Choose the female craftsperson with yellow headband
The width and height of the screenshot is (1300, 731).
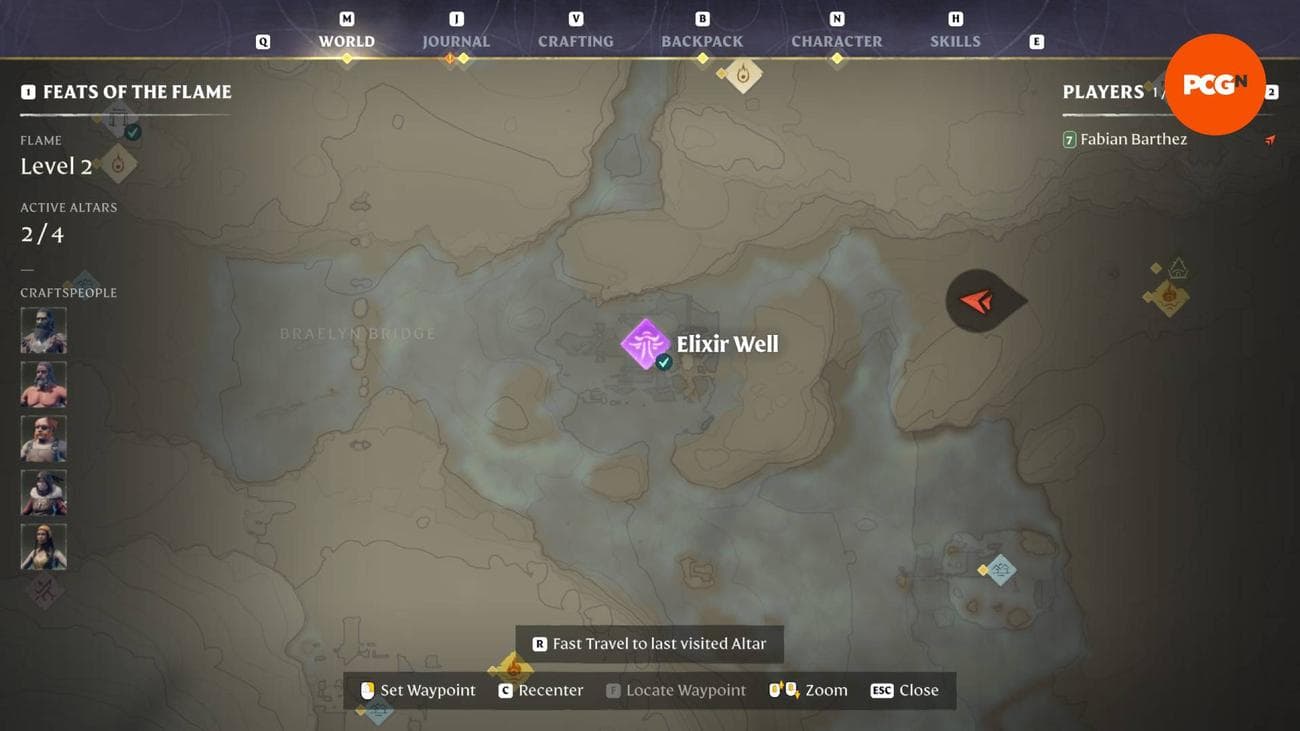pyautogui.click(x=44, y=546)
